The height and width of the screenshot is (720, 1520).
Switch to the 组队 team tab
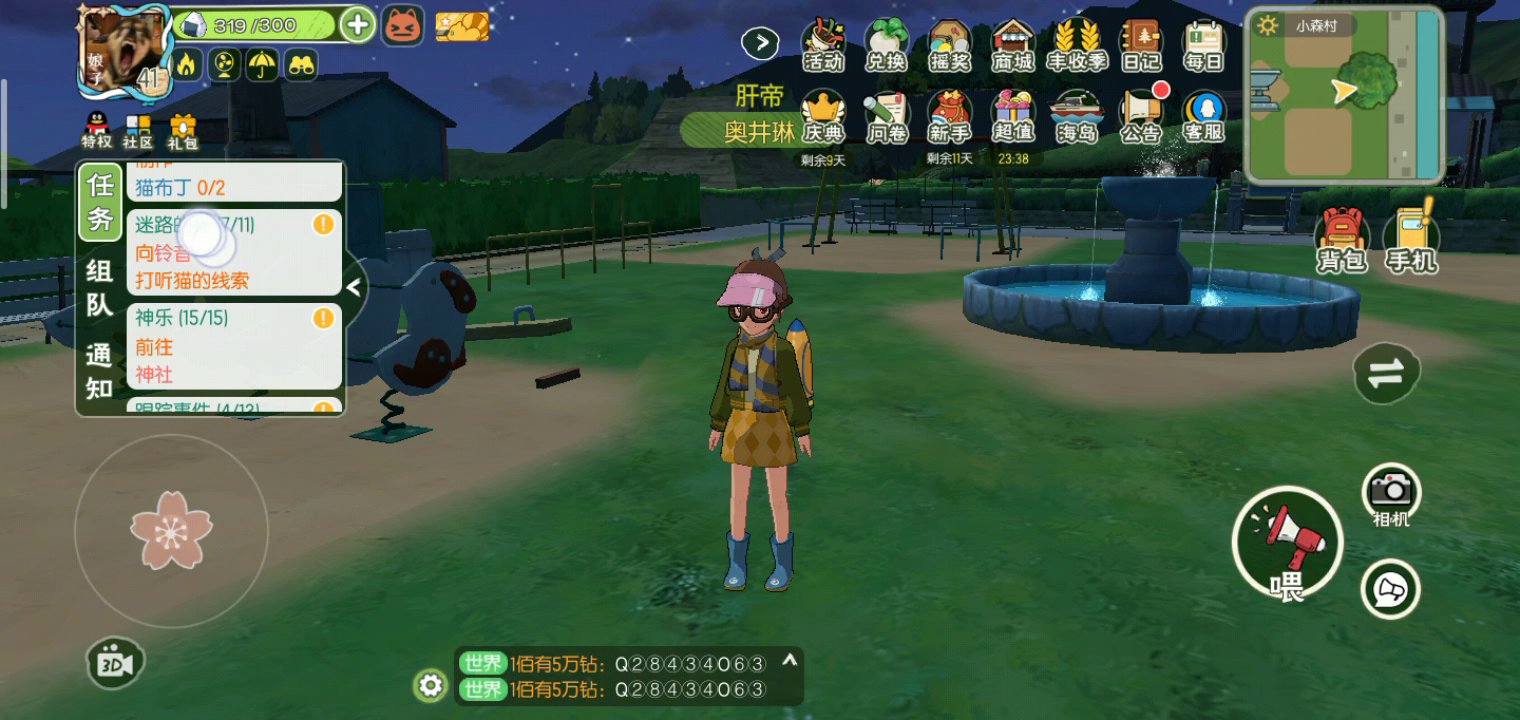click(100, 287)
